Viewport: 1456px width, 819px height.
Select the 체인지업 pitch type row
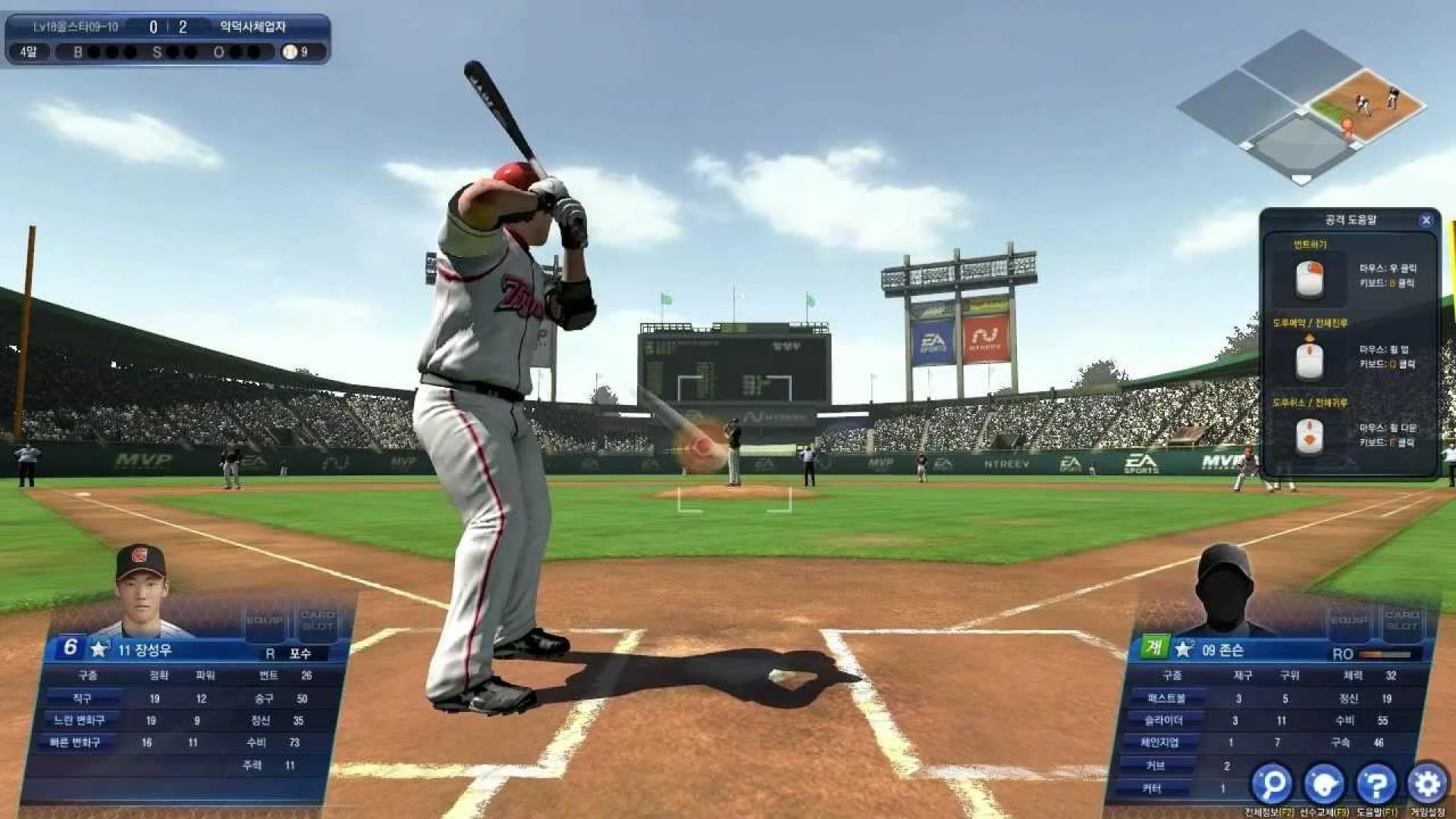click(x=1159, y=743)
